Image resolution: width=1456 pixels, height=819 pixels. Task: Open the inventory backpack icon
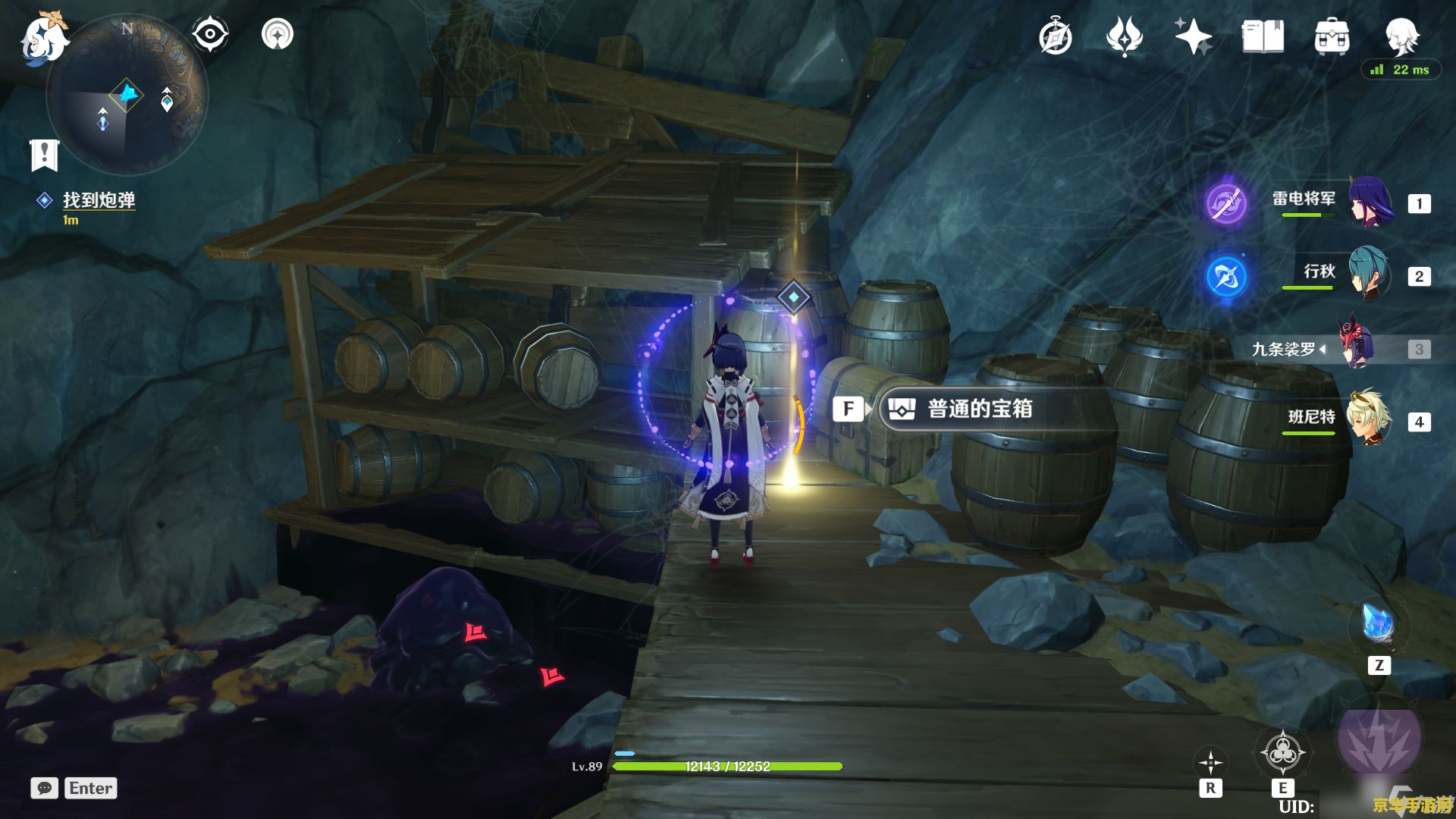1332,36
